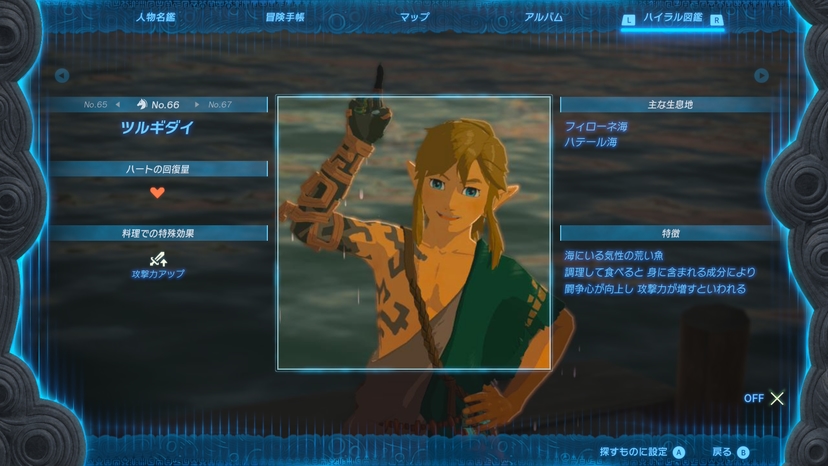
Task: Go to next entry No.67
Action: [x=214, y=104]
